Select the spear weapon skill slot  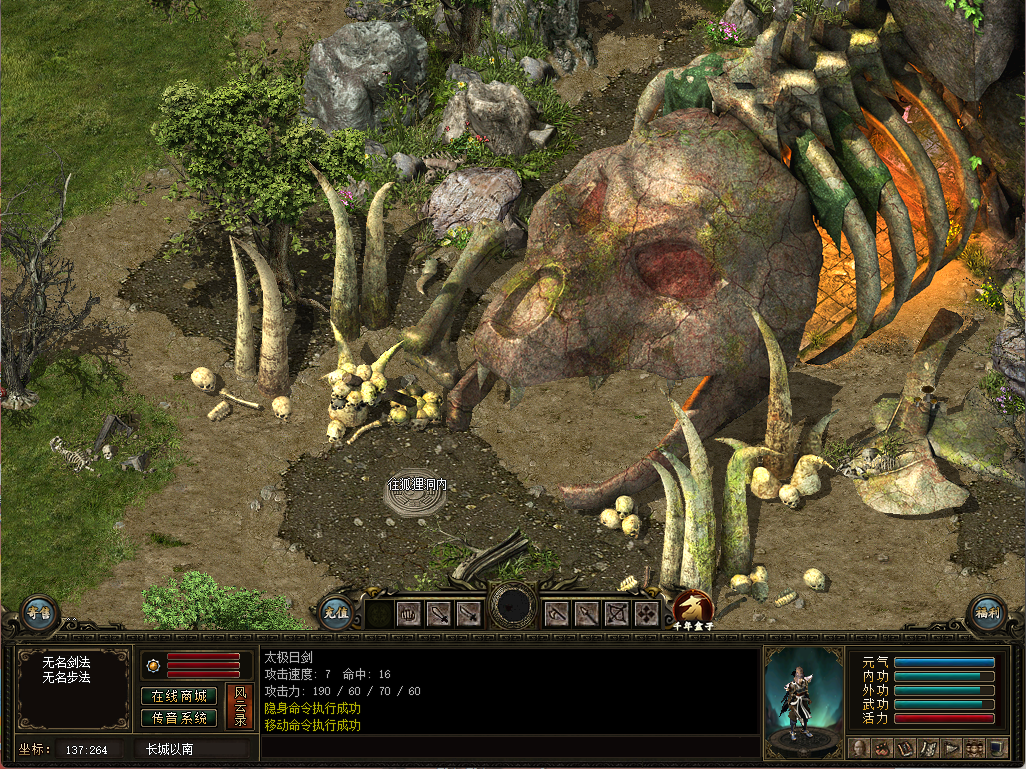pos(587,613)
